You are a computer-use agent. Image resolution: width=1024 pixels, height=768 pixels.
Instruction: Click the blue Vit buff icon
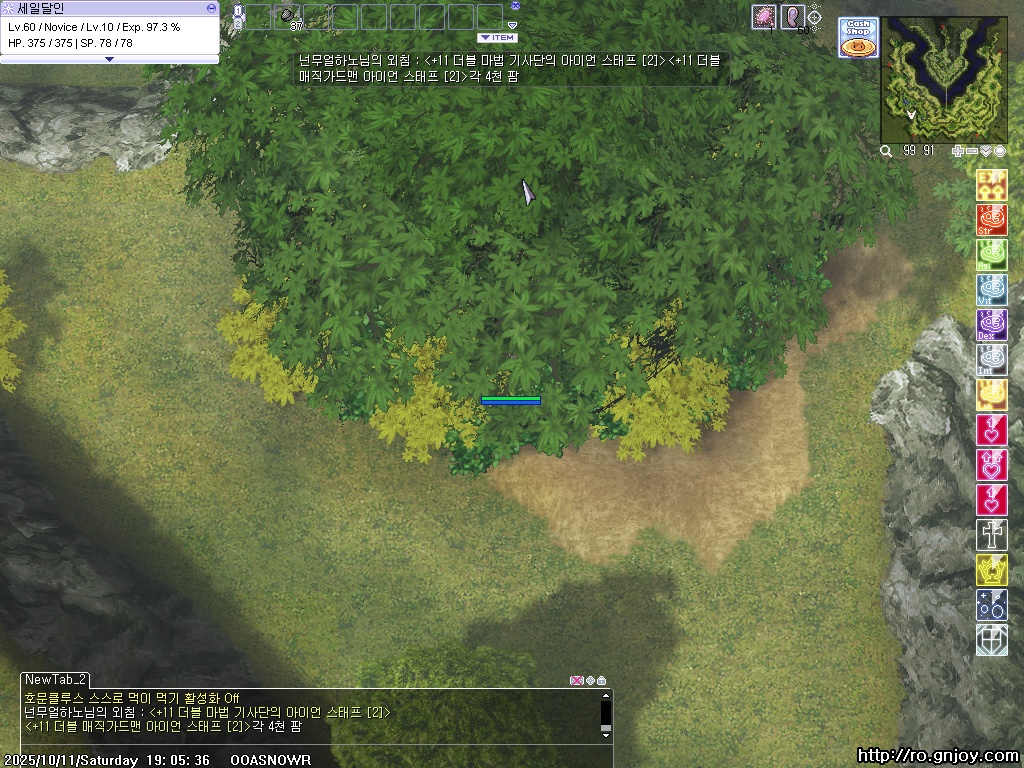991,290
